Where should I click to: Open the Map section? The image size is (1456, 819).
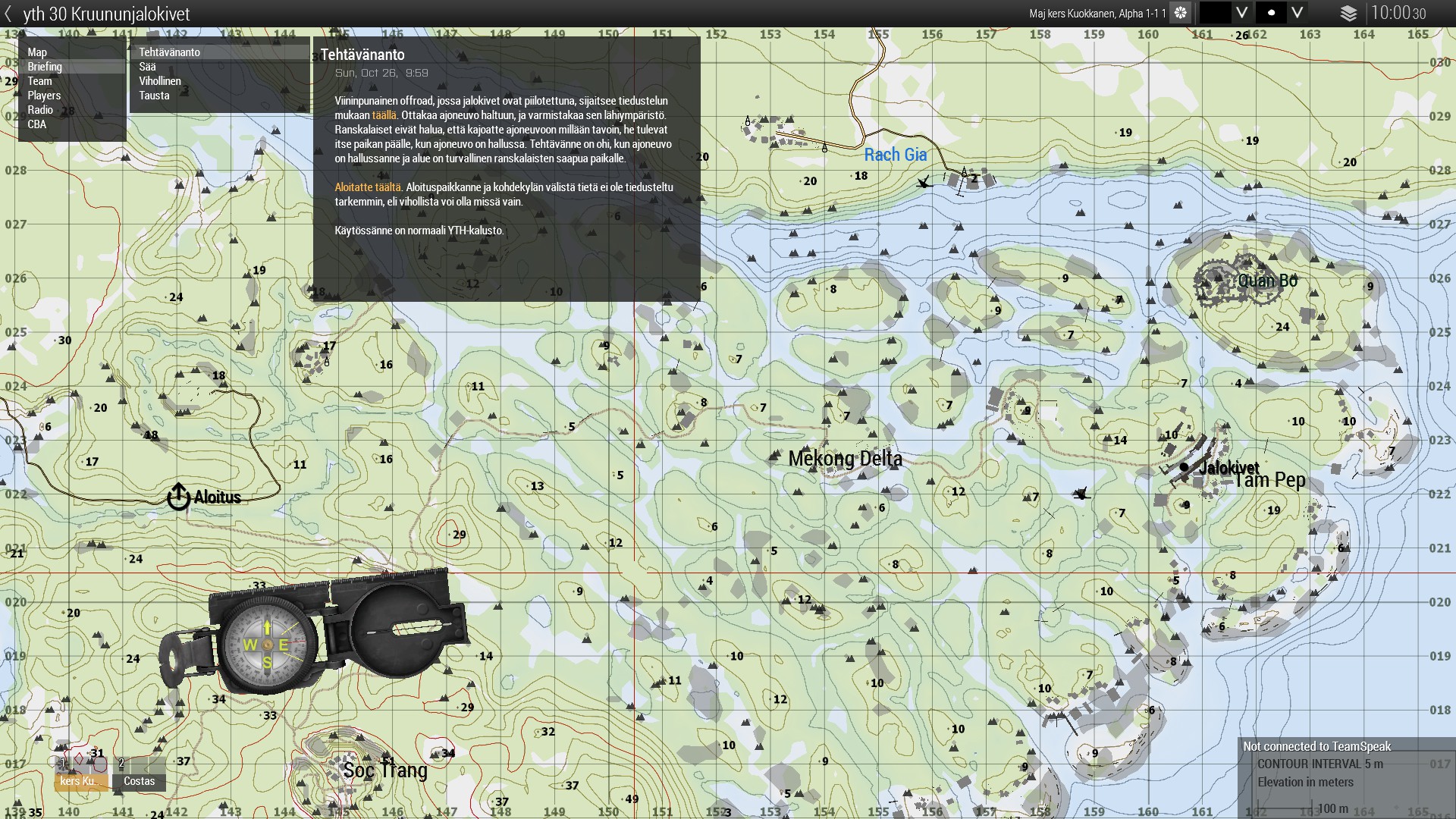click(x=37, y=52)
